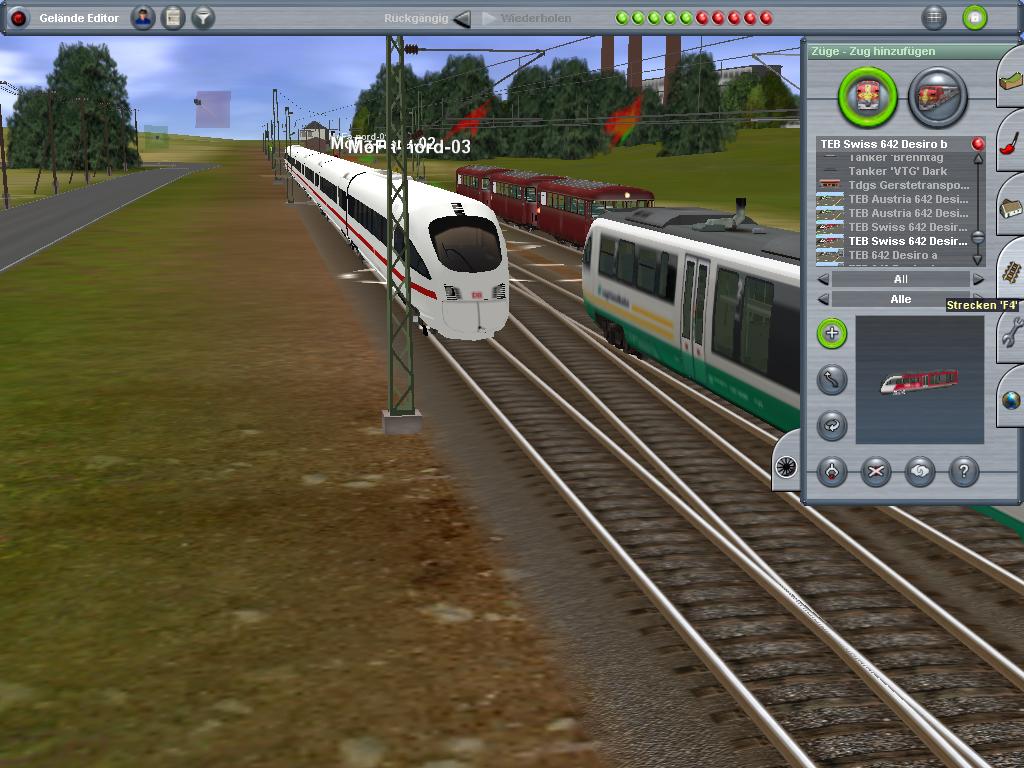Image resolution: width=1024 pixels, height=768 pixels.
Task: Open the world globe tab
Action: (x=1010, y=400)
